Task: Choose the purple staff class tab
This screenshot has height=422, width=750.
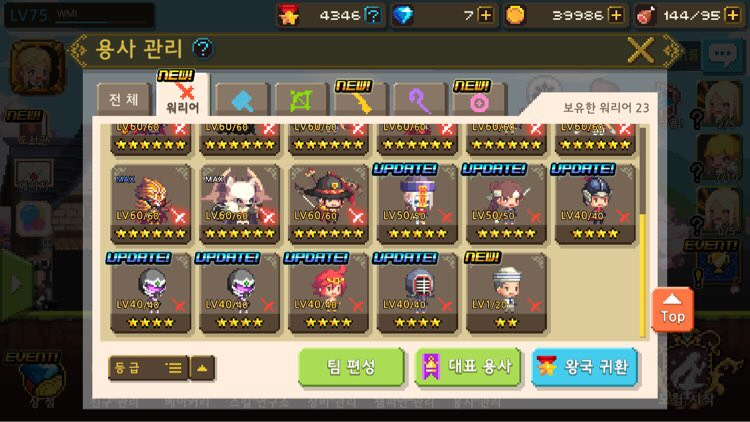Action: tap(420, 100)
